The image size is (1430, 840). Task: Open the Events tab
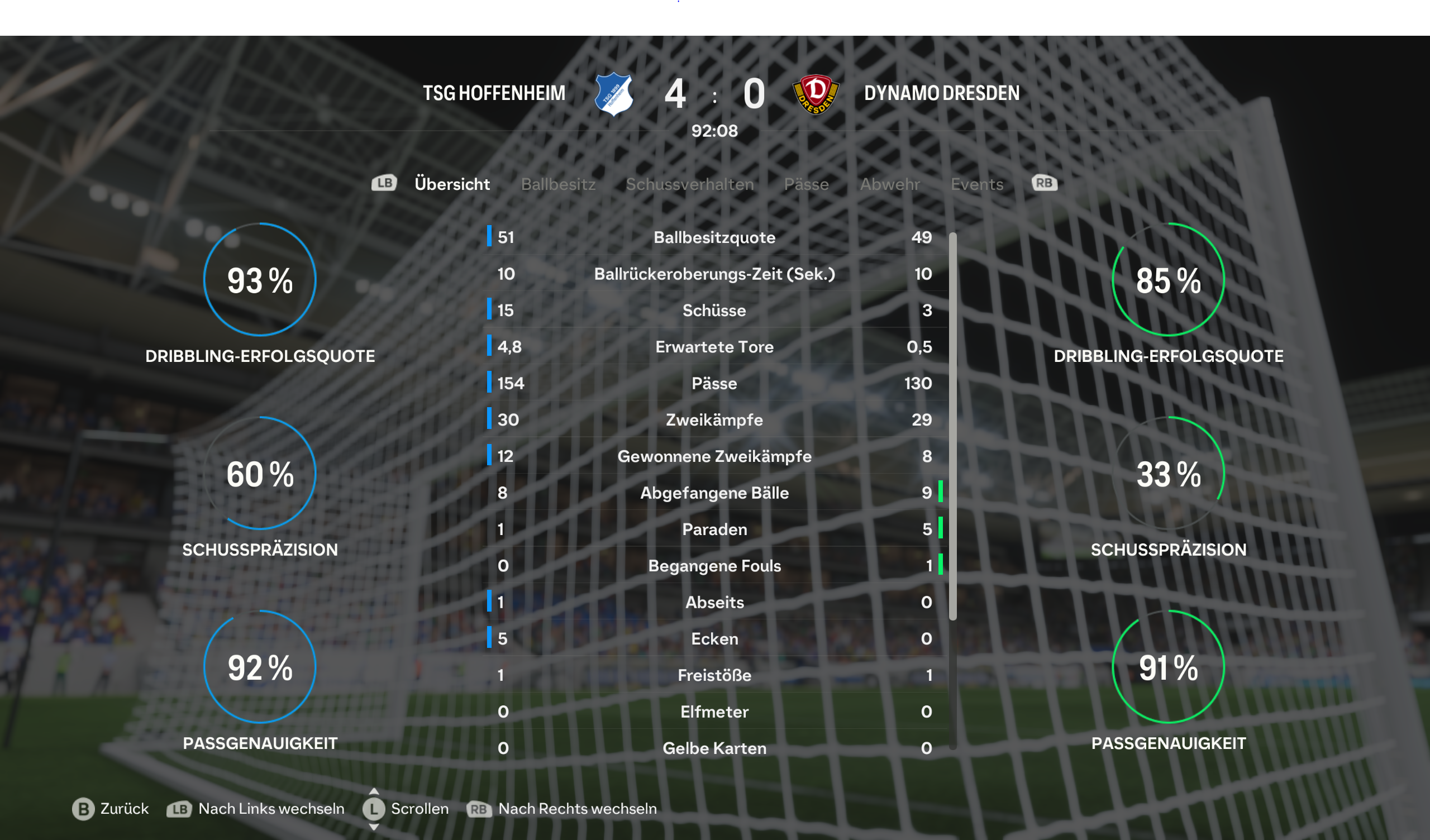[x=976, y=184]
